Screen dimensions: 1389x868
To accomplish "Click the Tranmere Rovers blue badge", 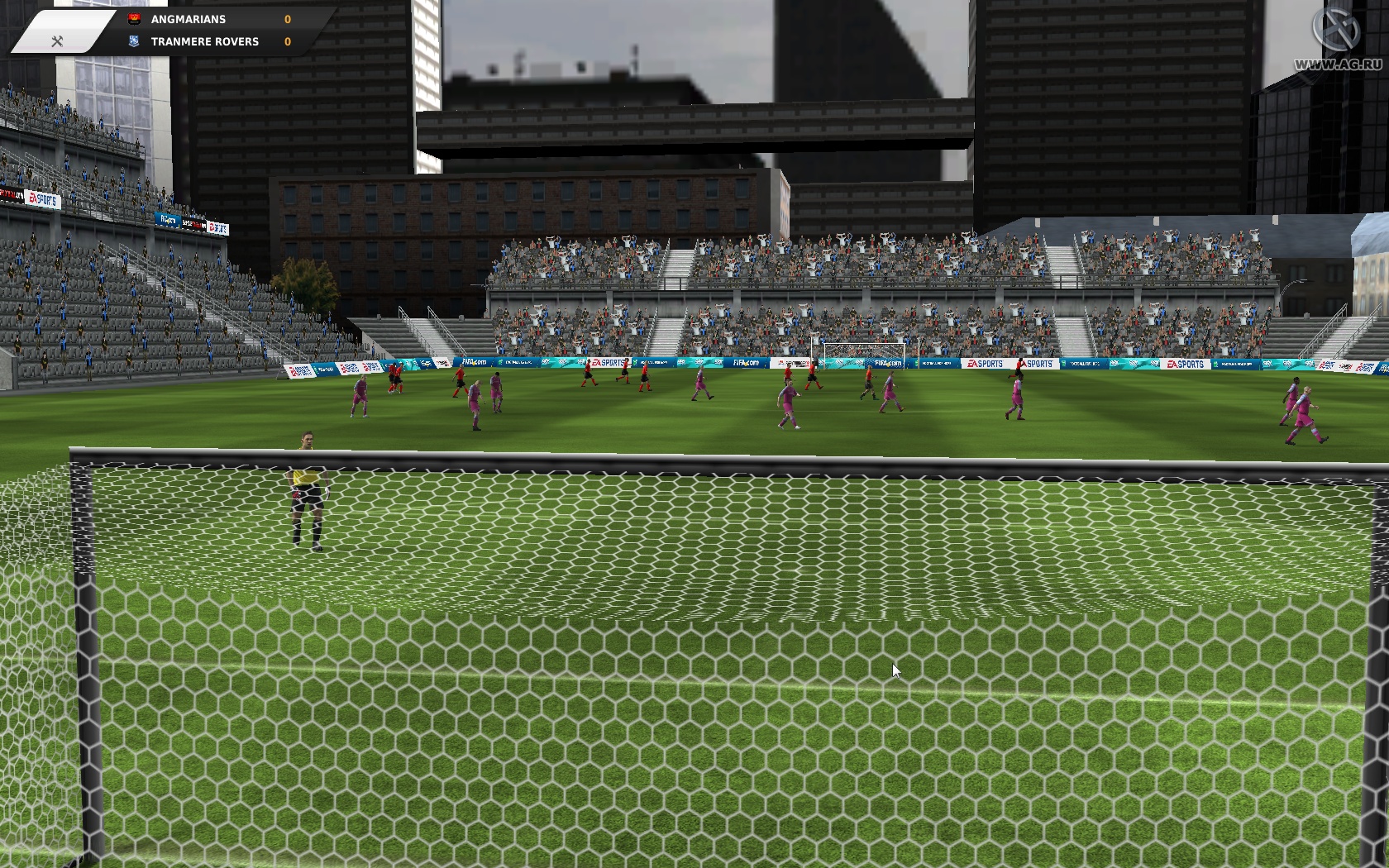I will pyautogui.click(x=132, y=41).
